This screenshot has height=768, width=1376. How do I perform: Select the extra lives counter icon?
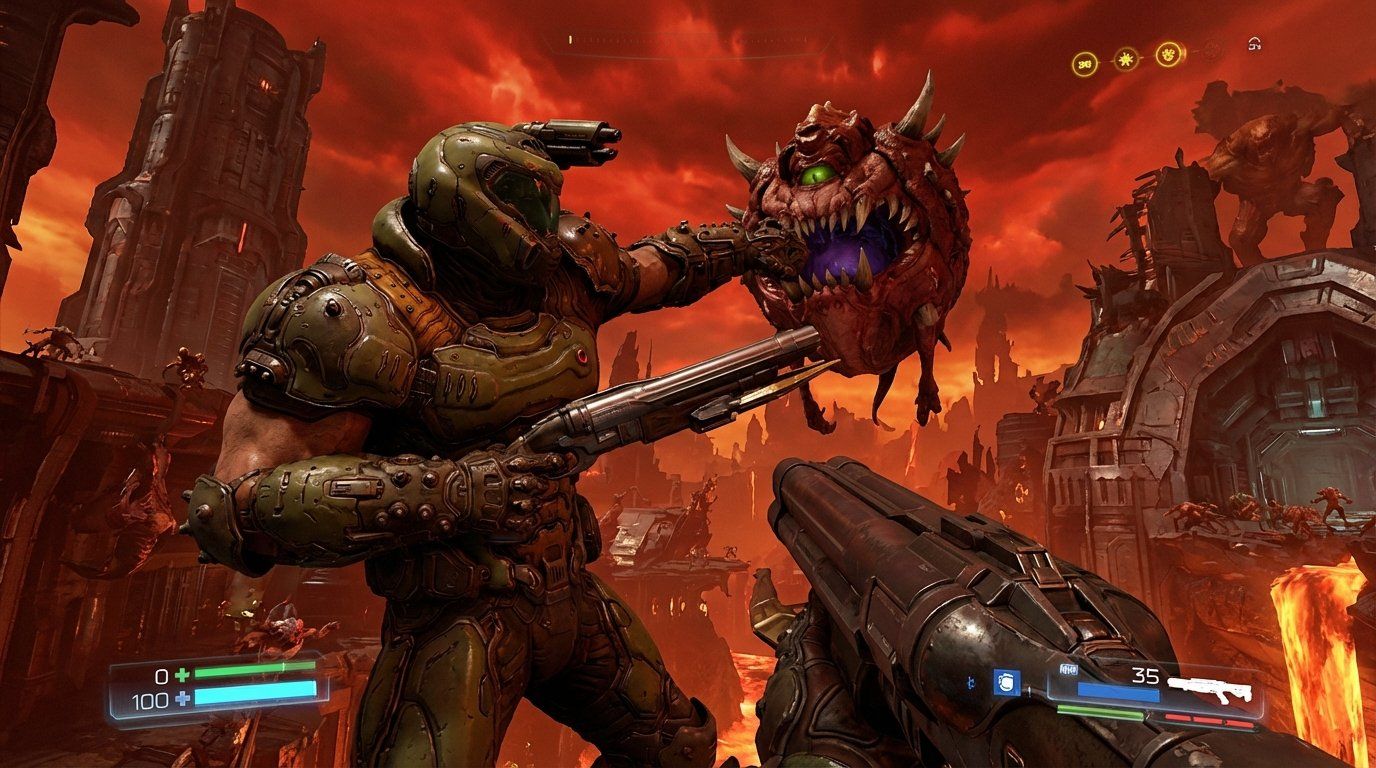click(1085, 61)
